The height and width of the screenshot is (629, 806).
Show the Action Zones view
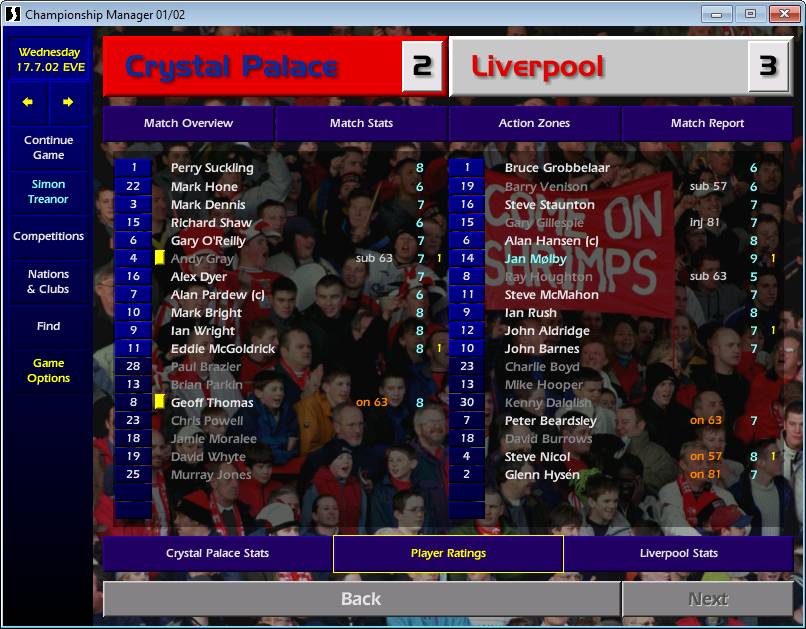point(534,123)
